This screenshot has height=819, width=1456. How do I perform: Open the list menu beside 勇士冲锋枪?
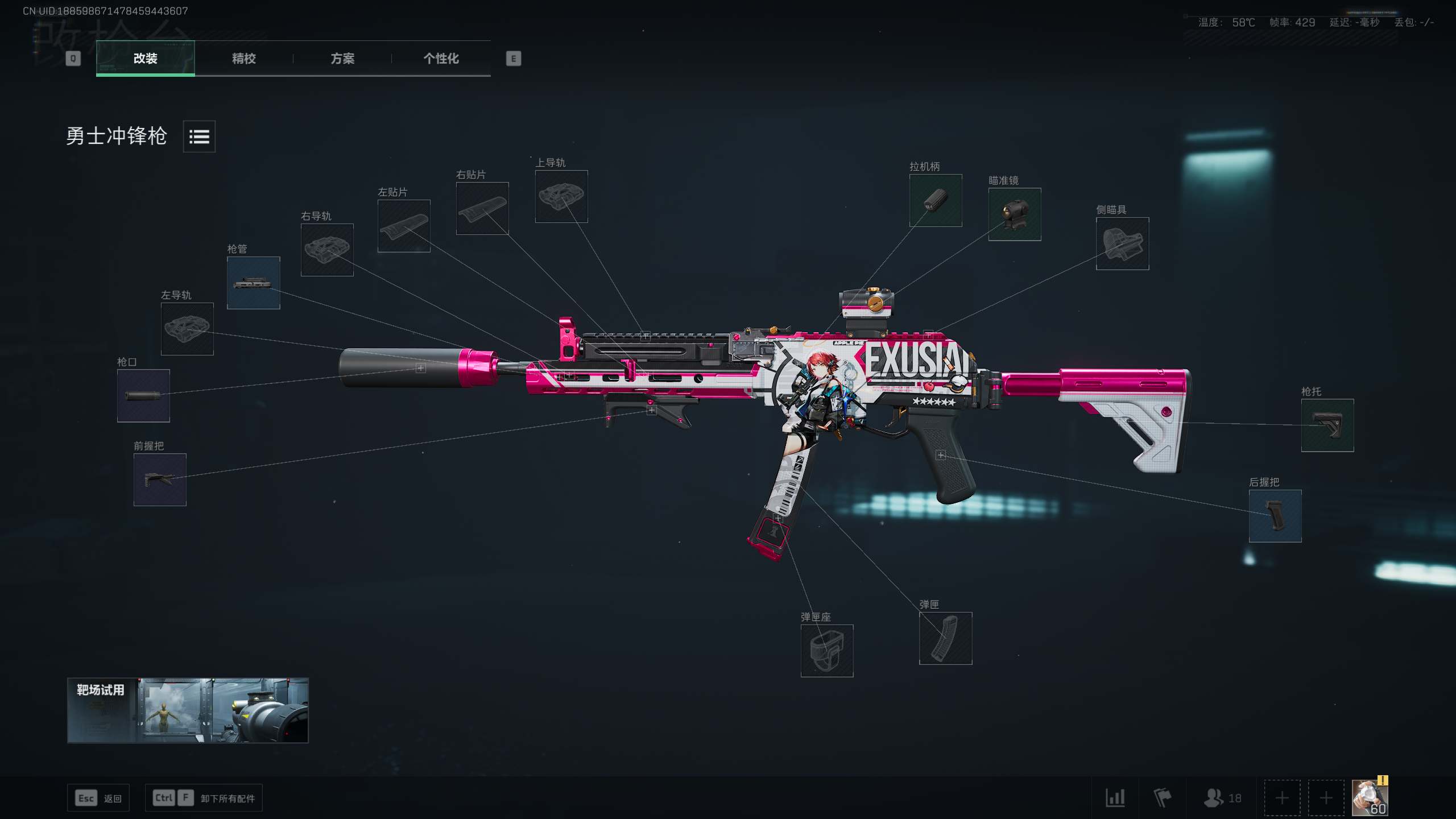point(199,136)
